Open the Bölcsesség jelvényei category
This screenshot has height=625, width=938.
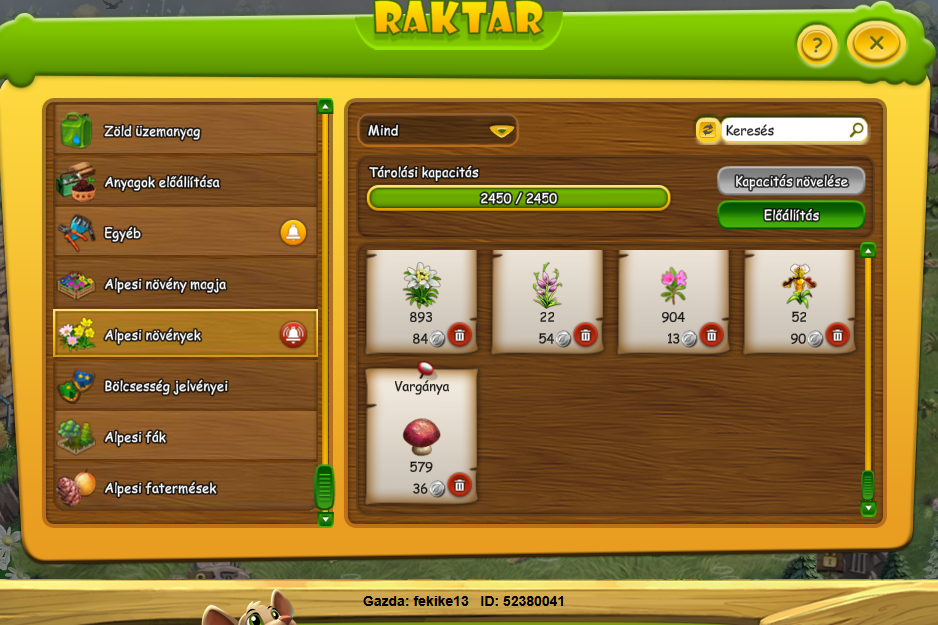(x=185, y=386)
